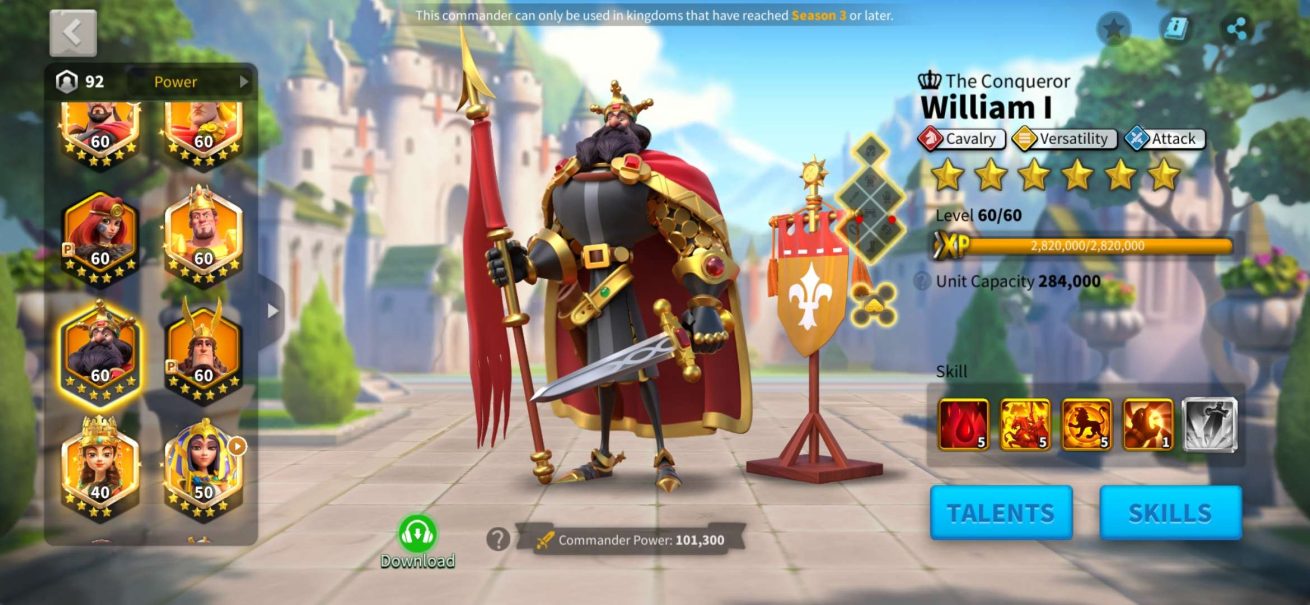This screenshot has width=1310, height=605.
Task: Open the fleur-de-lis banner equipment
Action: pyautogui.click(x=811, y=290)
